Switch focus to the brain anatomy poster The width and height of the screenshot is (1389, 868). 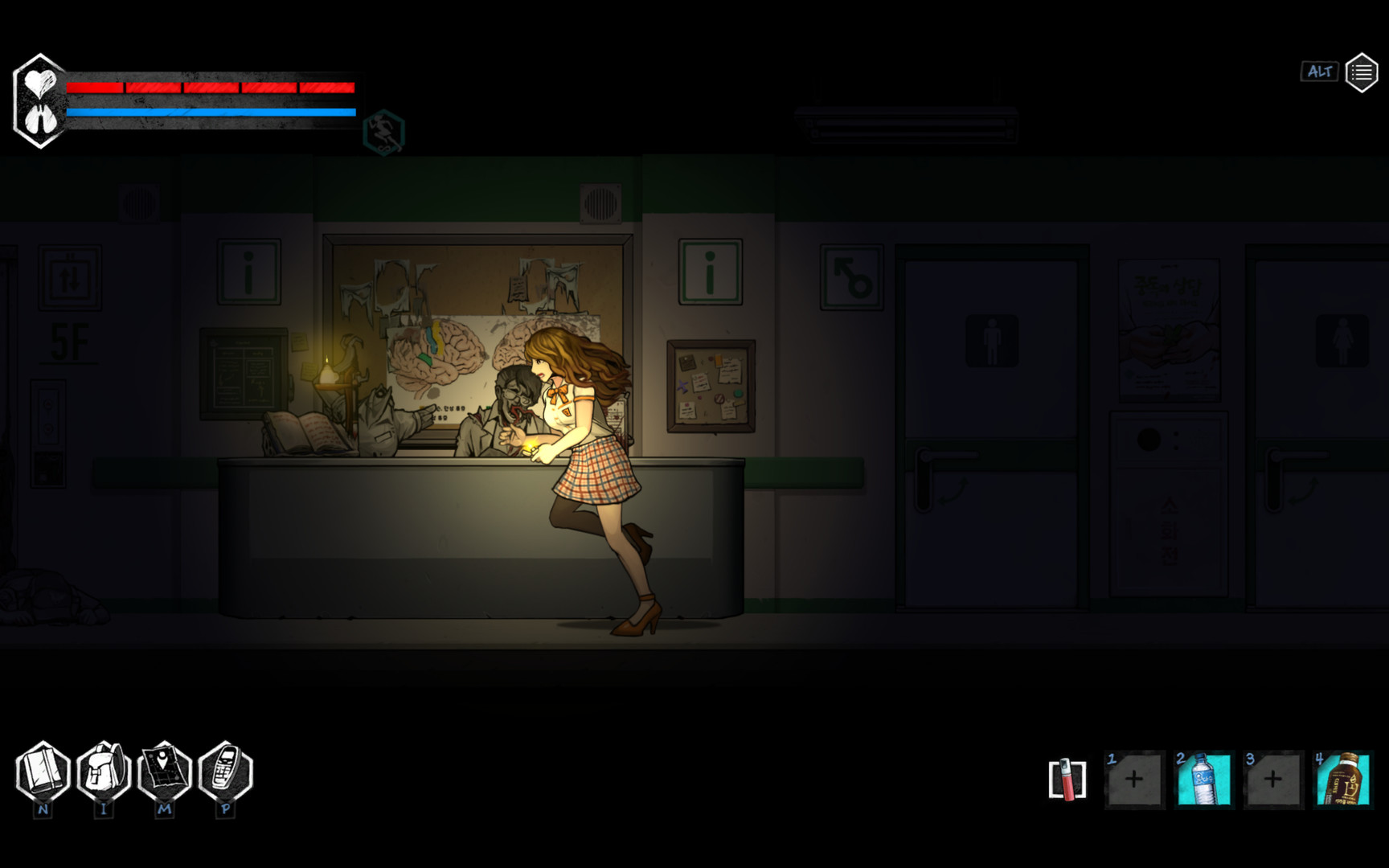pos(438,354)
